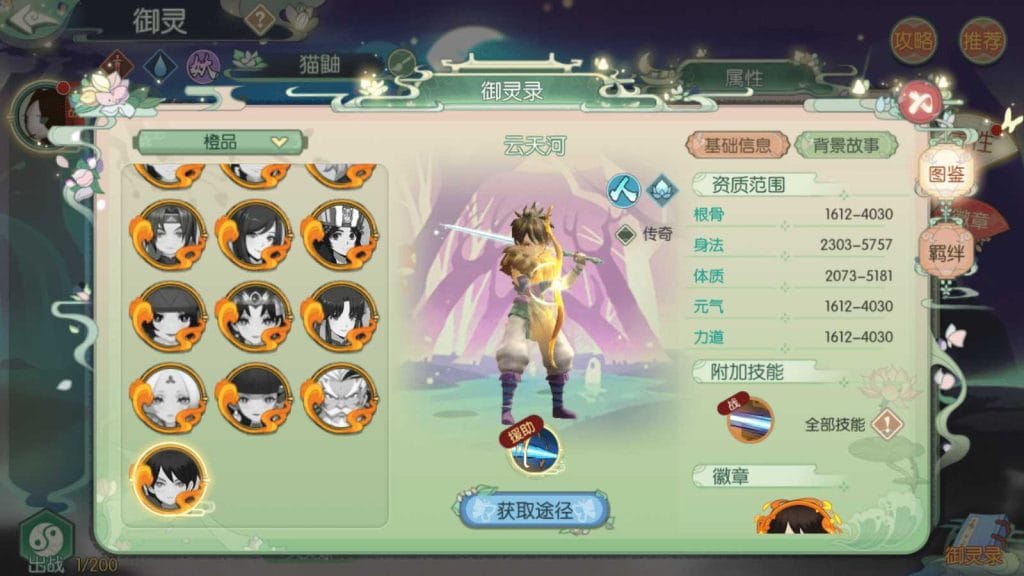
Task: Open the 羁绊 side tab
Action: coord(946,250)
